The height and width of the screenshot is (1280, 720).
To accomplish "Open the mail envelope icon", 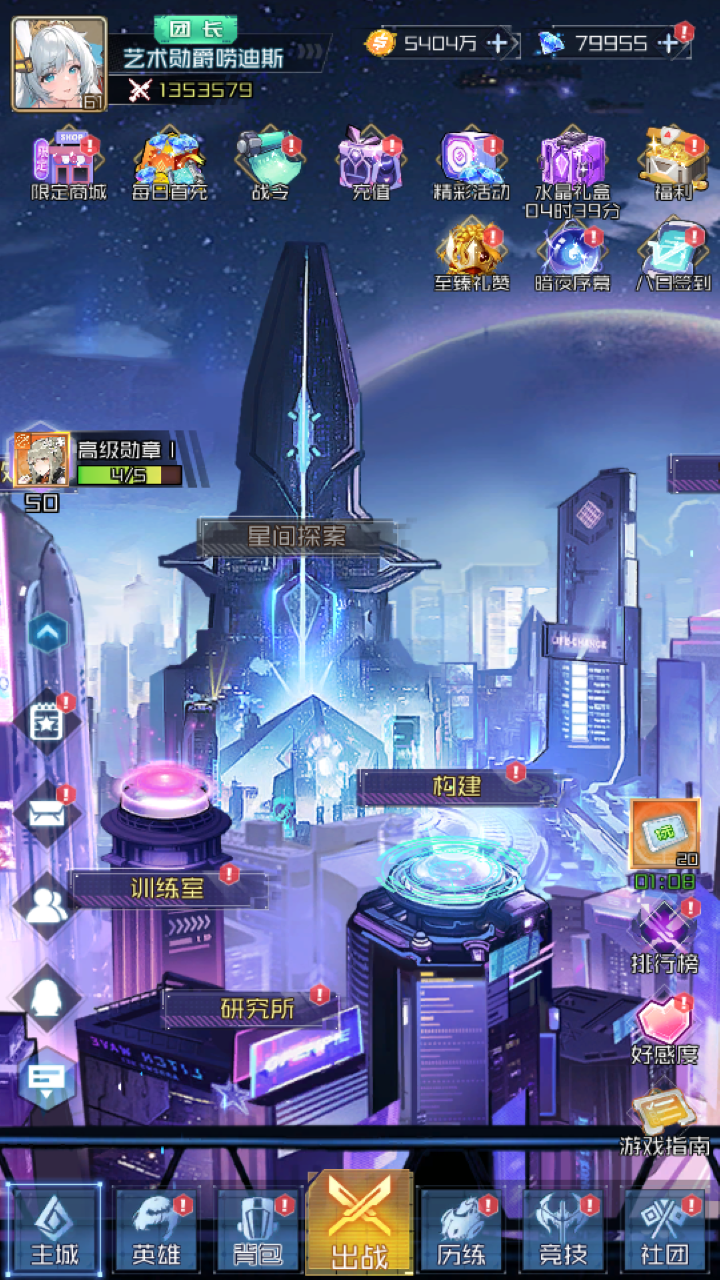I will coord(46,813).
